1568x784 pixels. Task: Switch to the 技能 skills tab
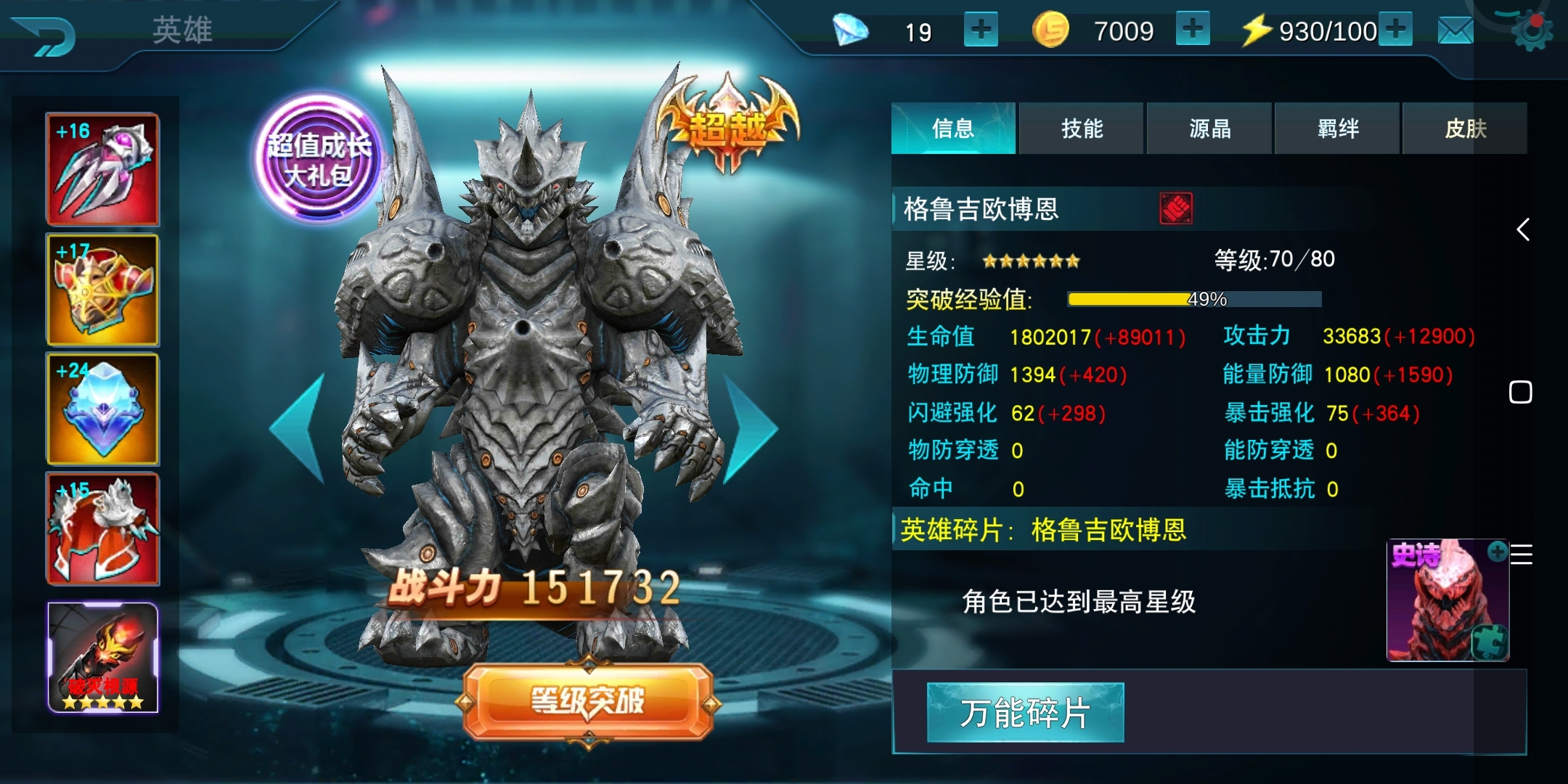(1081, 128)
